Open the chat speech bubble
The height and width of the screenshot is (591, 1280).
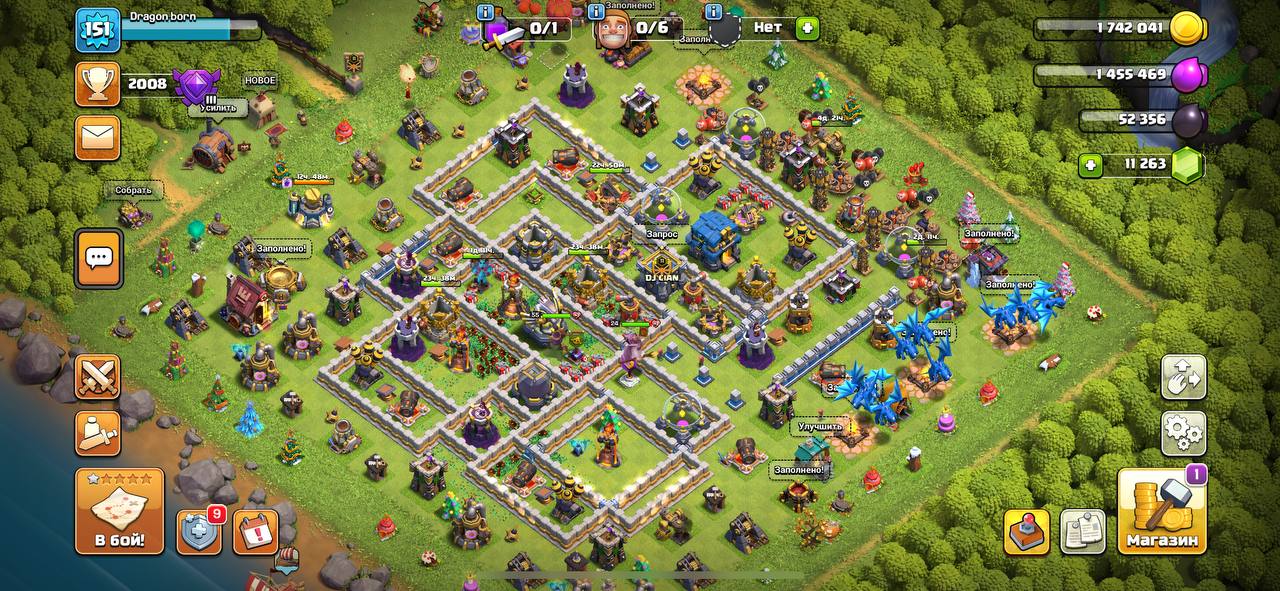click(98, 258)
